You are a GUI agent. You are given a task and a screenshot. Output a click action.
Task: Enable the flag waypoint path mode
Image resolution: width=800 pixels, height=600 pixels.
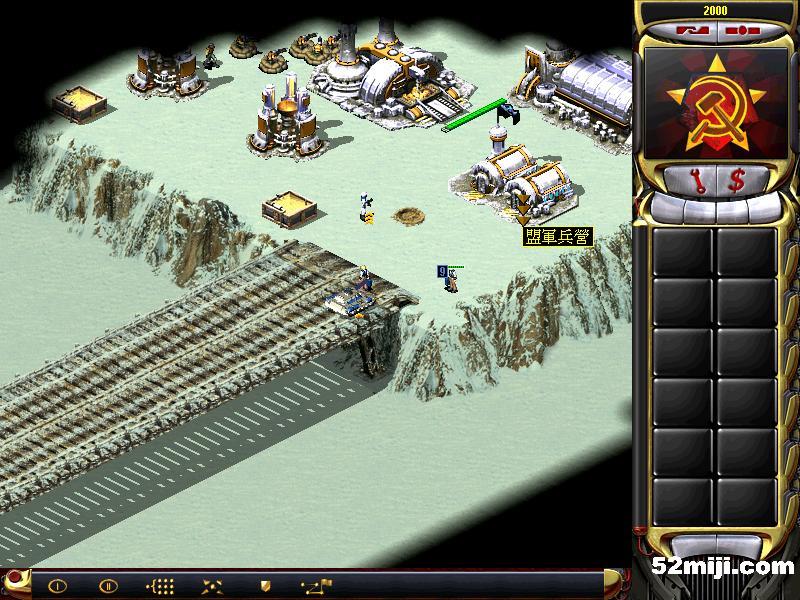coord(318,586)
